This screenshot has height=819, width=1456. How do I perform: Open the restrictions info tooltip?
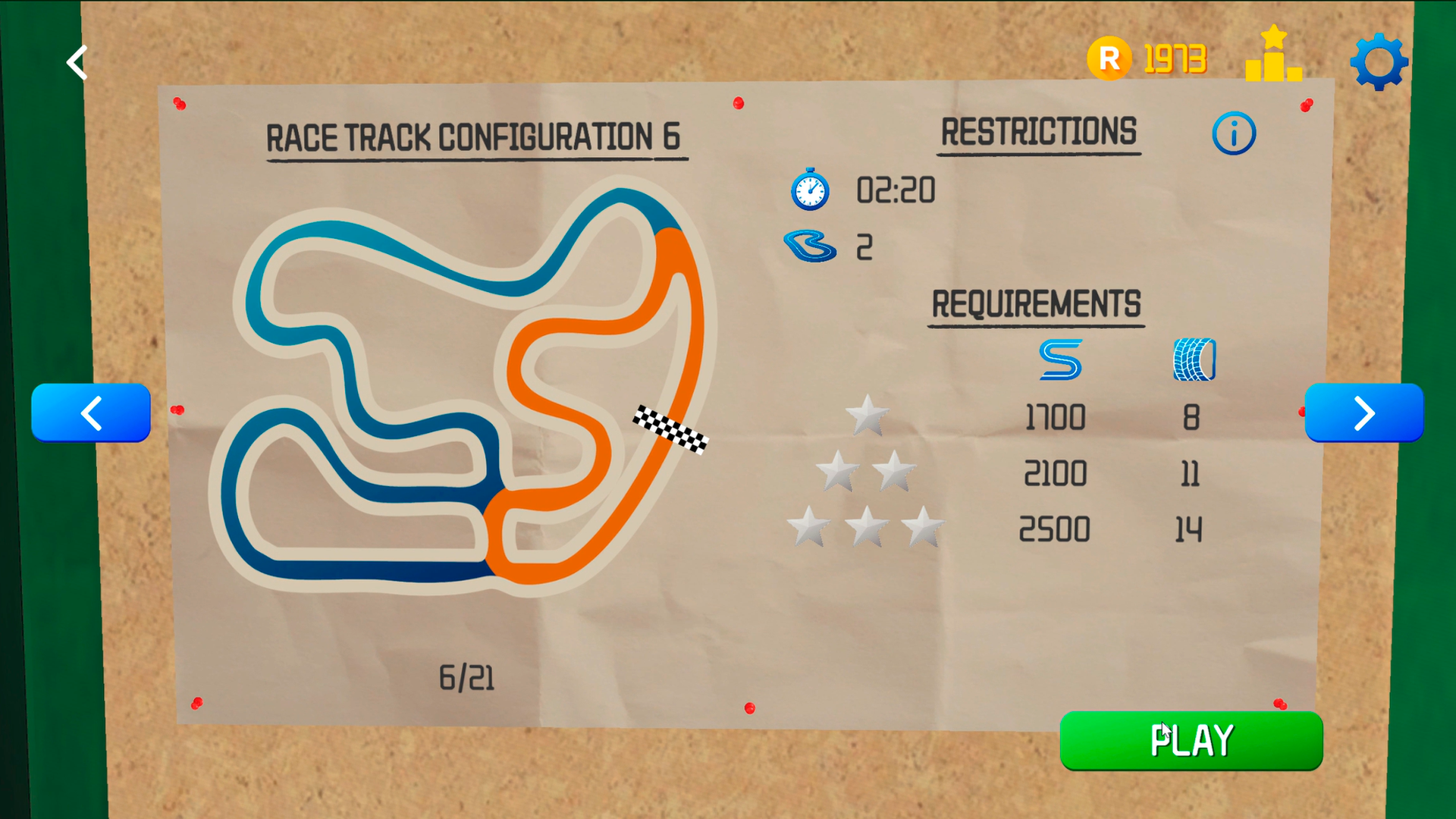(1233, 132)
